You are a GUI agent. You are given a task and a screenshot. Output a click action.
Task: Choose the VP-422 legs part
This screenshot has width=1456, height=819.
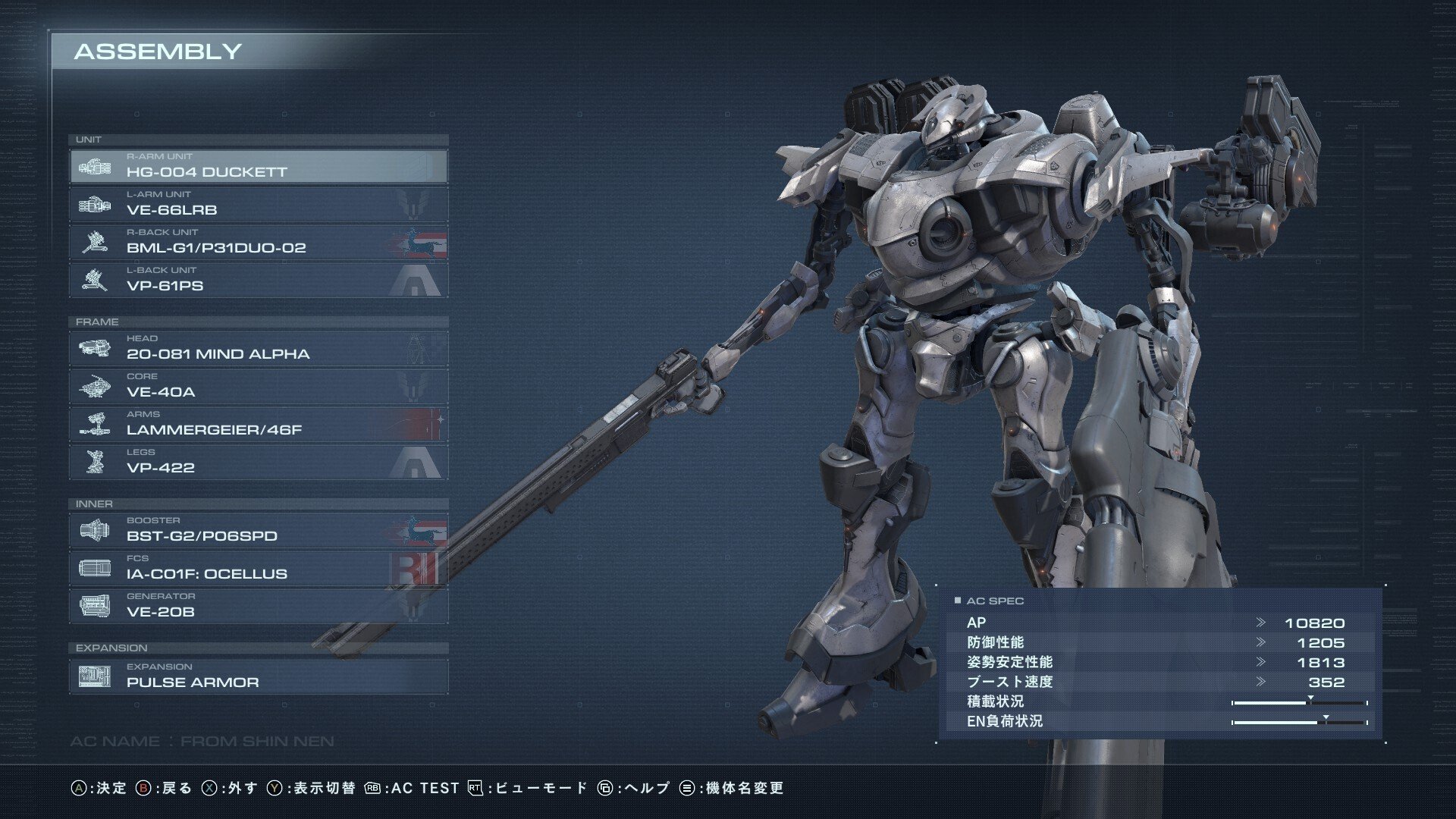pos(258,462)
